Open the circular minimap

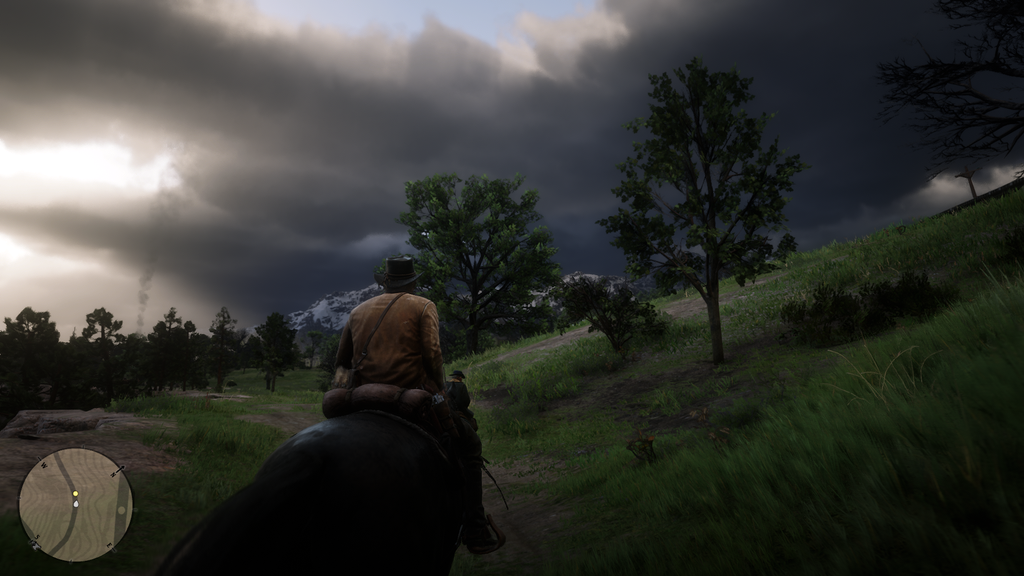75,504
